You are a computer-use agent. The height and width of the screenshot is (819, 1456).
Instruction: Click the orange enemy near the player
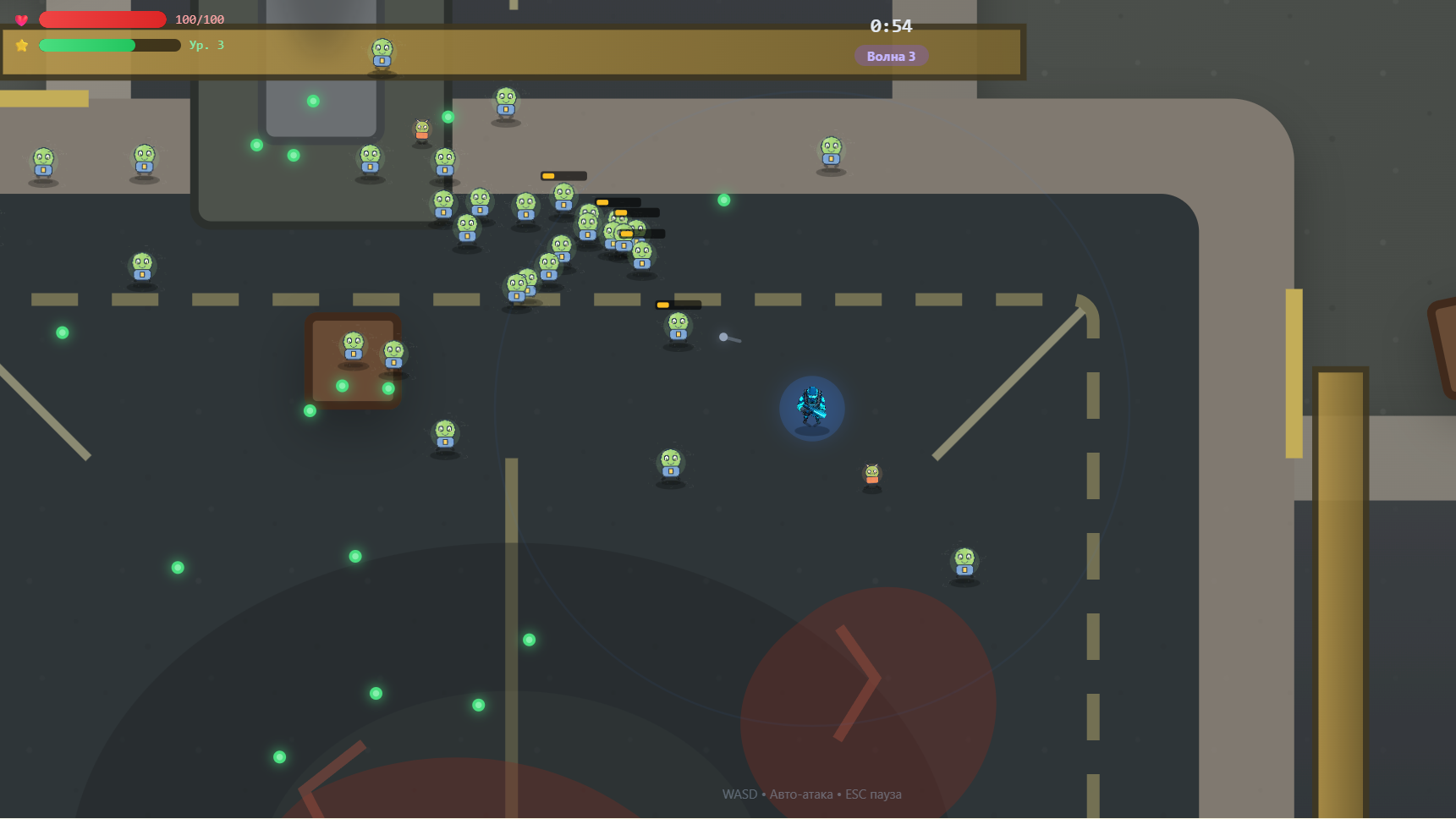871,475
